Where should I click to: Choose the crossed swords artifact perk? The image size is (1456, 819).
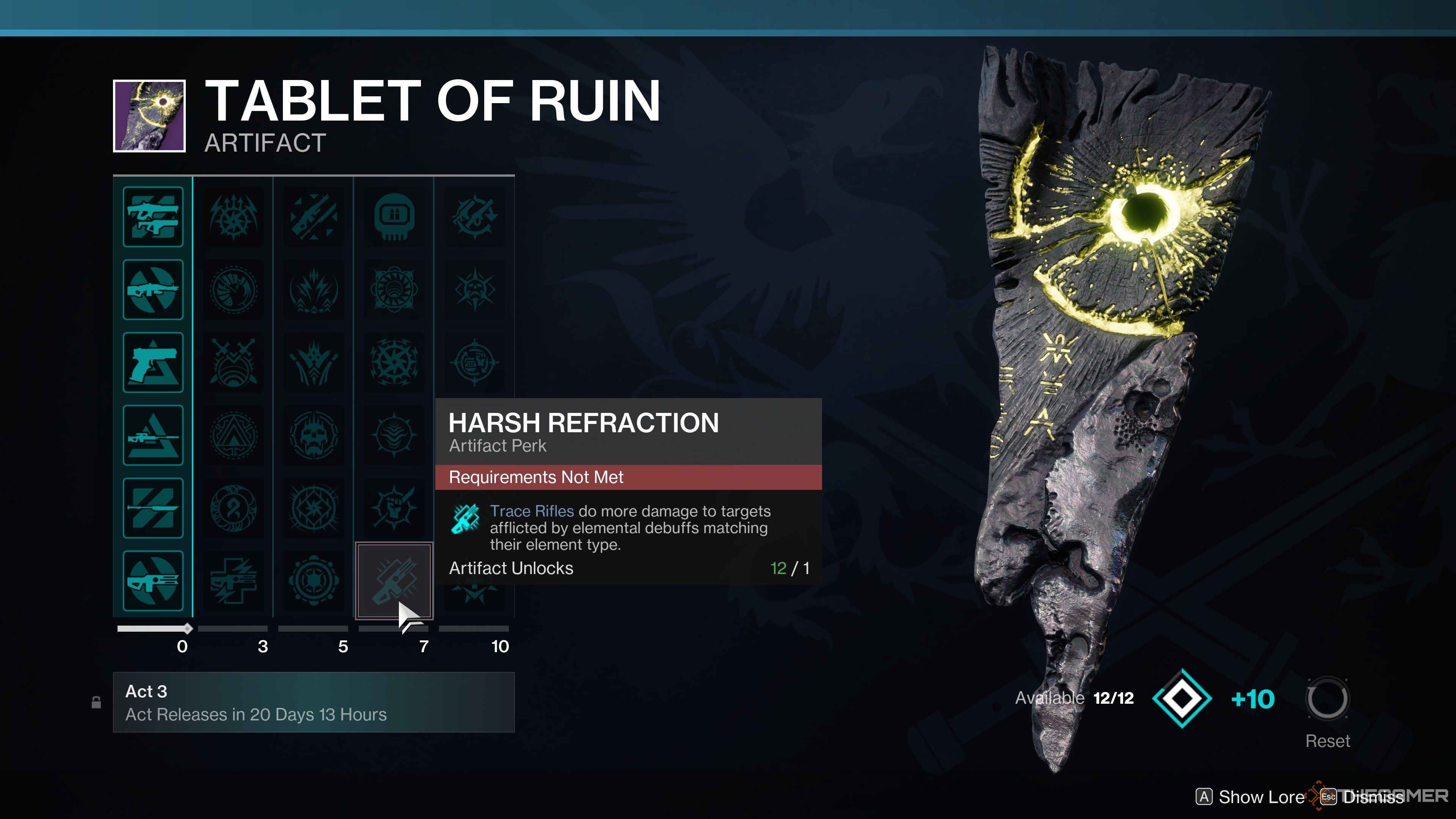tap(234, 363)
